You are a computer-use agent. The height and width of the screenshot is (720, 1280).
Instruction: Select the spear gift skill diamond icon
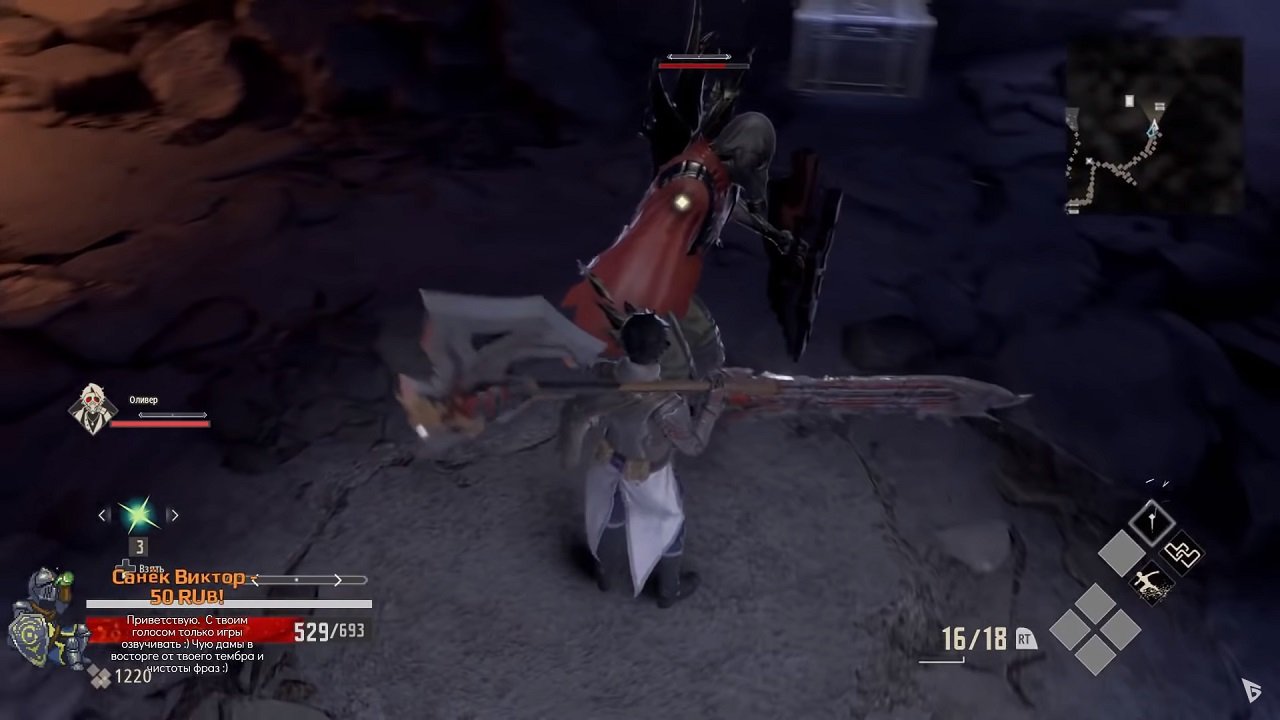[1151, 522]
